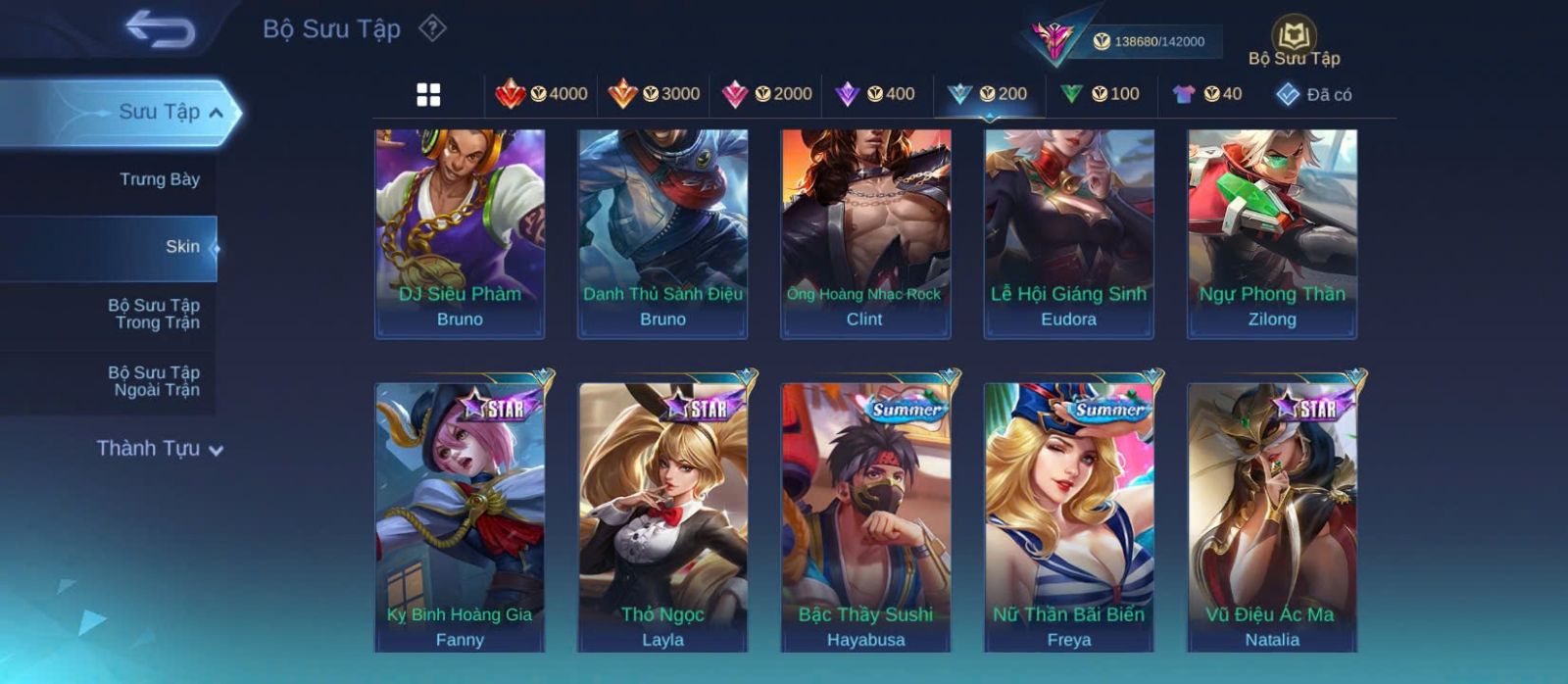Image resolution: width=1568 pixels, height=684 pixels.
Task: Select the Skin sidebar entry
Action: (182, 247)
